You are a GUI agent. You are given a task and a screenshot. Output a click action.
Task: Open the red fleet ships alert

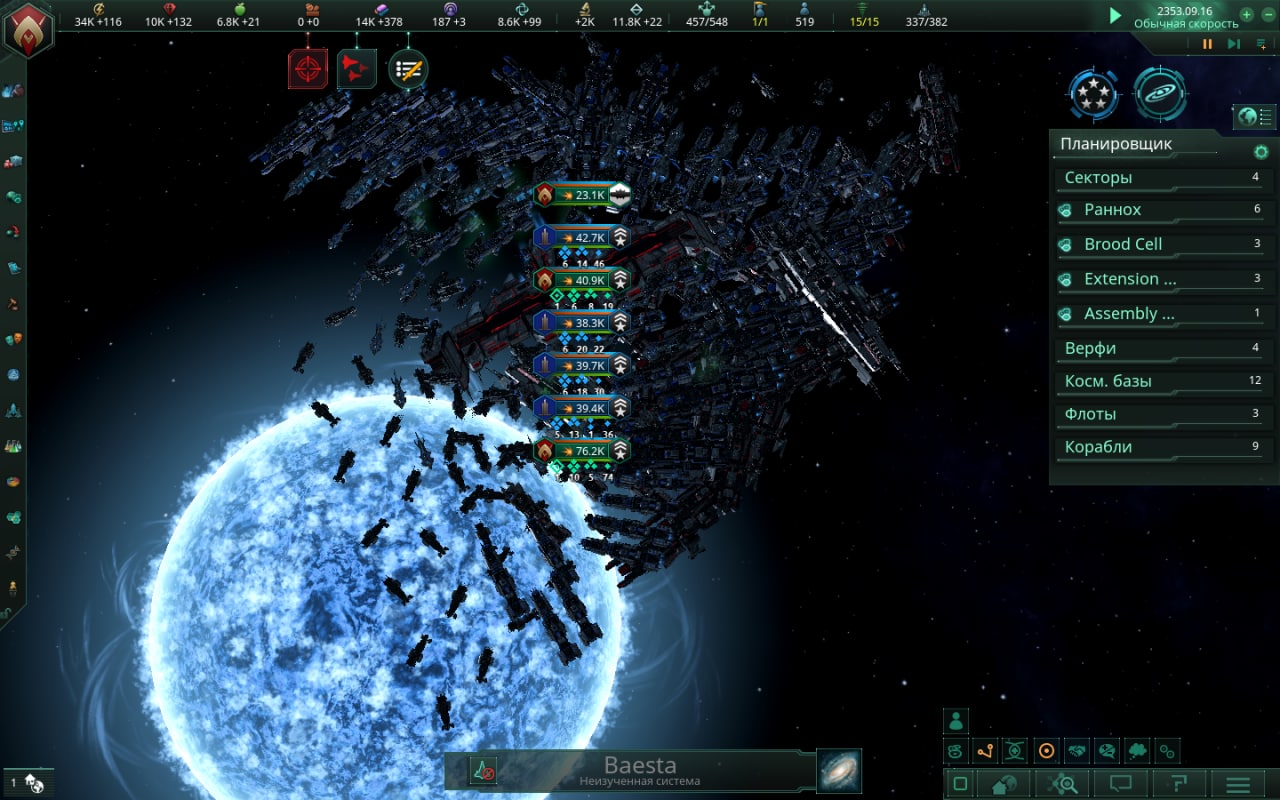pos(356,68)
